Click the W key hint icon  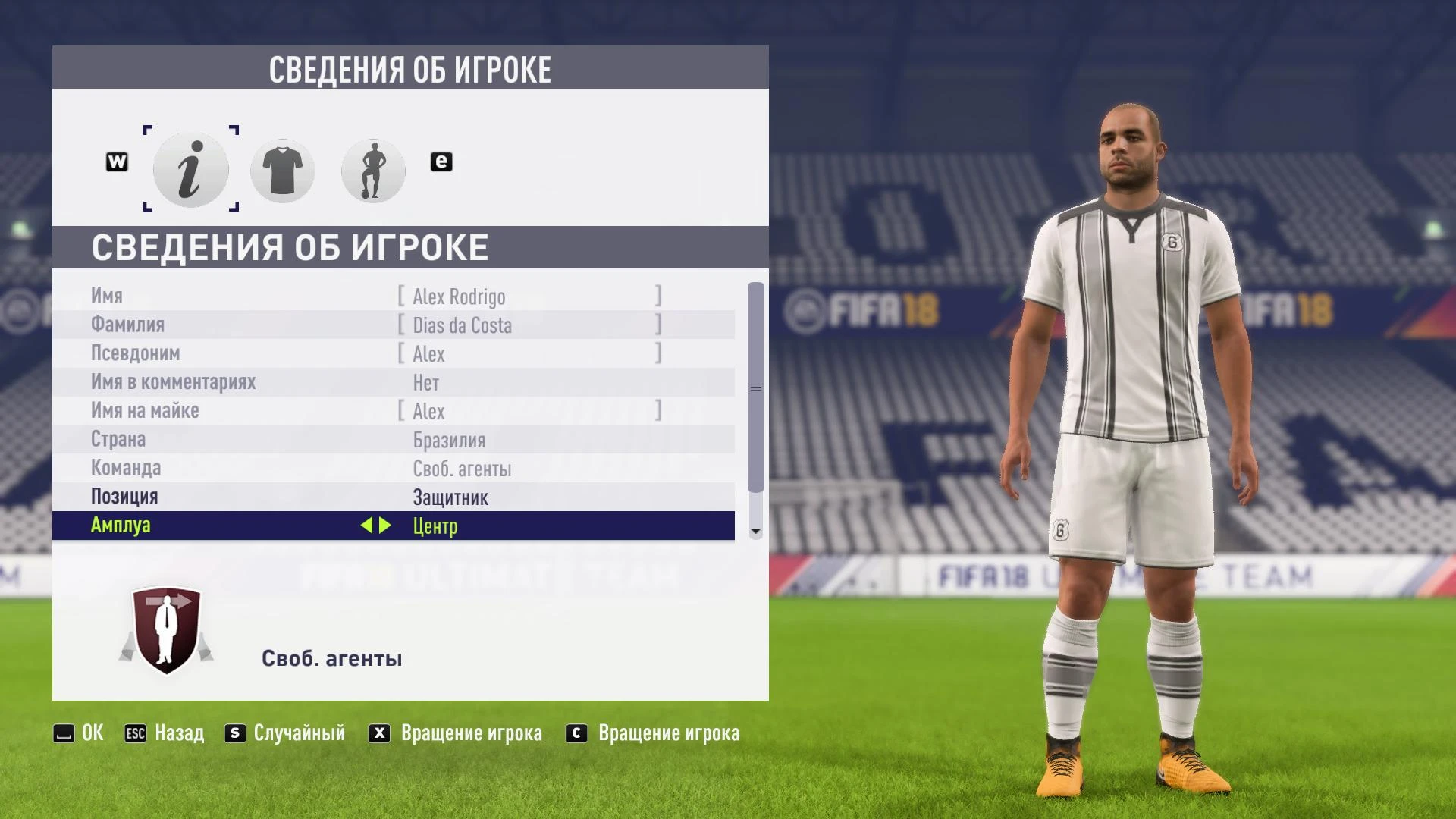(116, 161)
